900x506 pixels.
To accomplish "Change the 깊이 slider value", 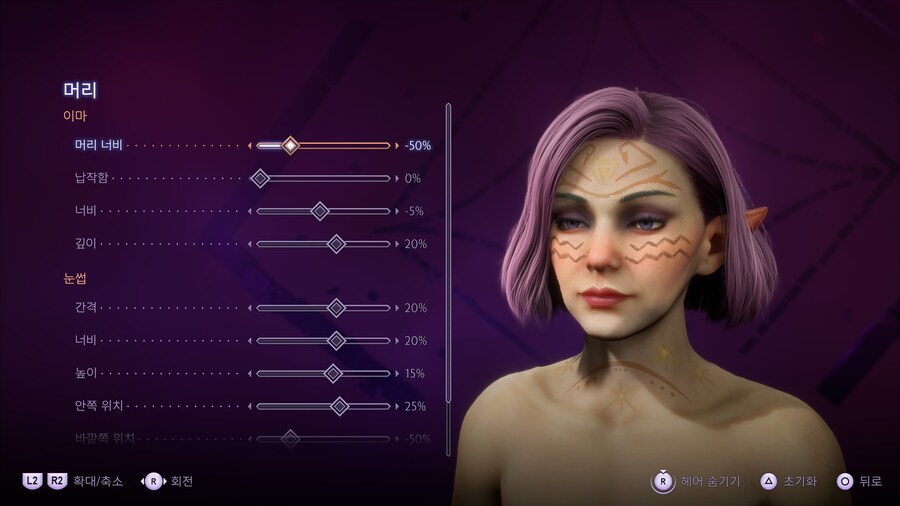I will [x=336, y=244].
